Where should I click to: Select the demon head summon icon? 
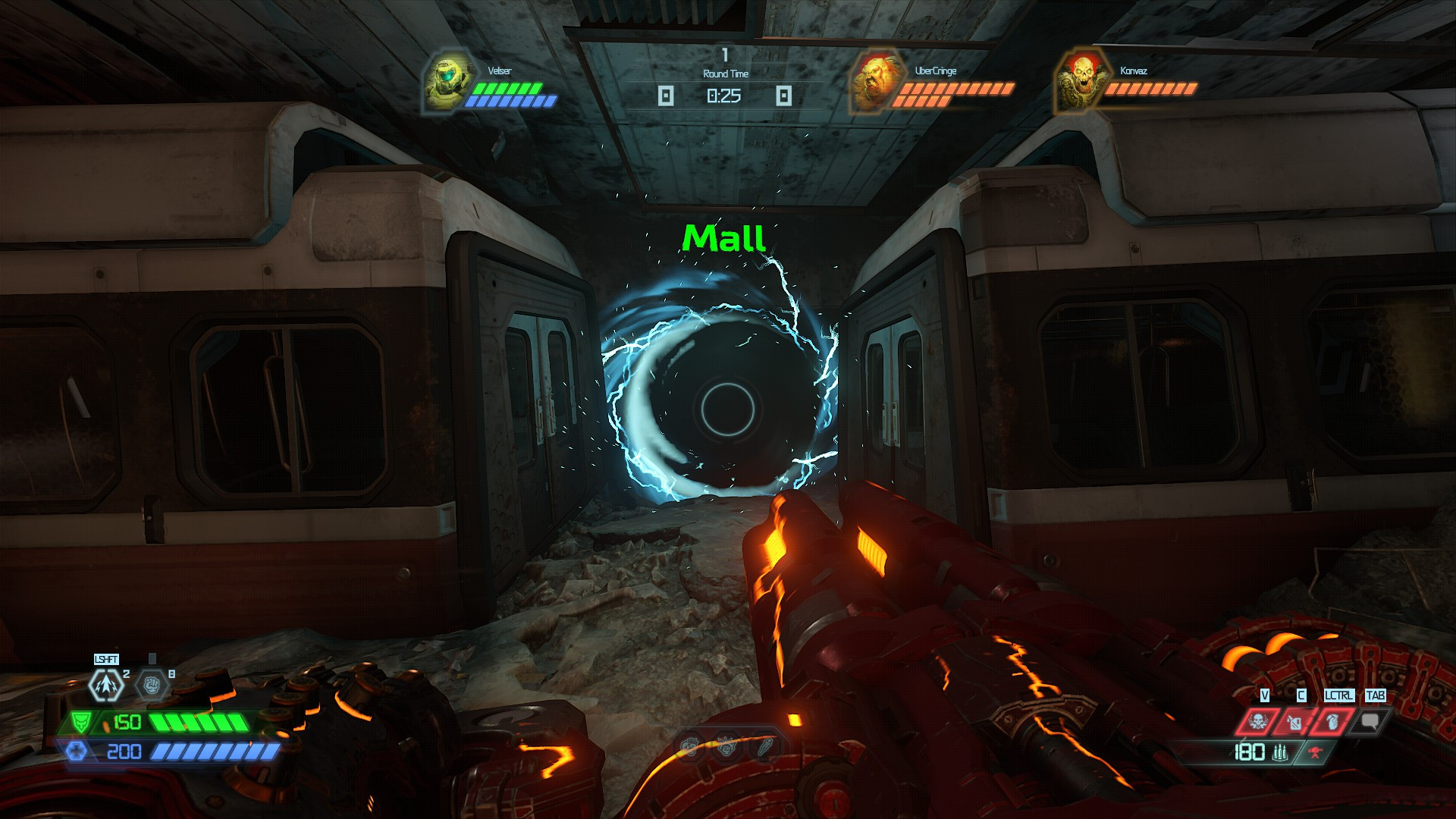[689, 746]
